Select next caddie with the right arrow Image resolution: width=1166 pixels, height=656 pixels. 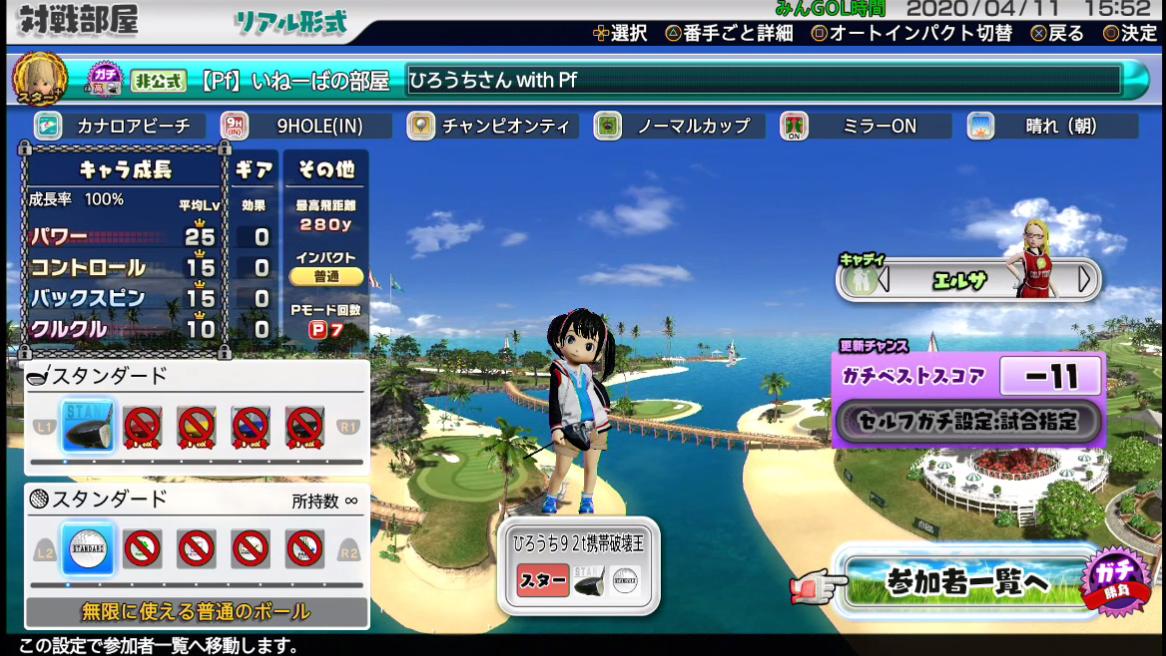[x=1085, y=279]
